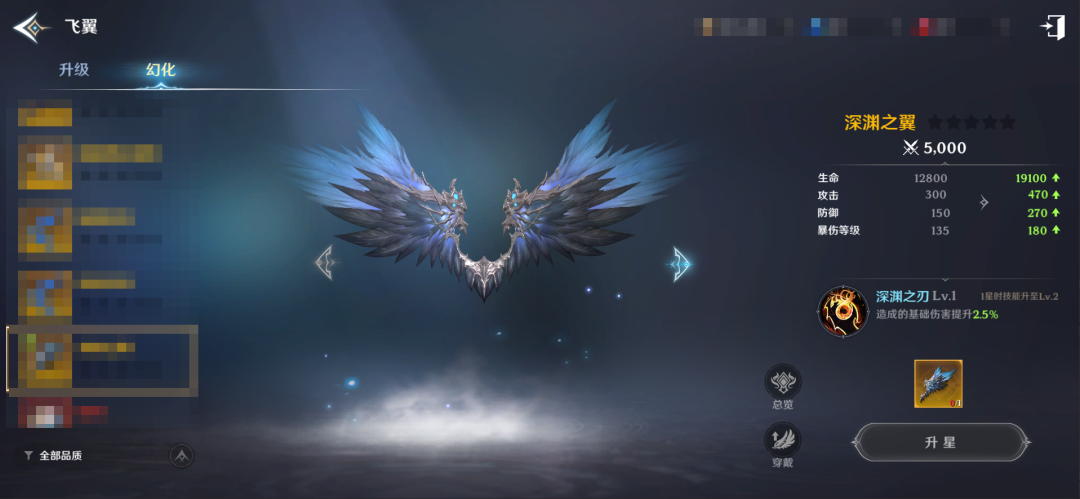Click the up-arrow button beside quality filter
The image size is (1080, 499).
pos(182,455)
